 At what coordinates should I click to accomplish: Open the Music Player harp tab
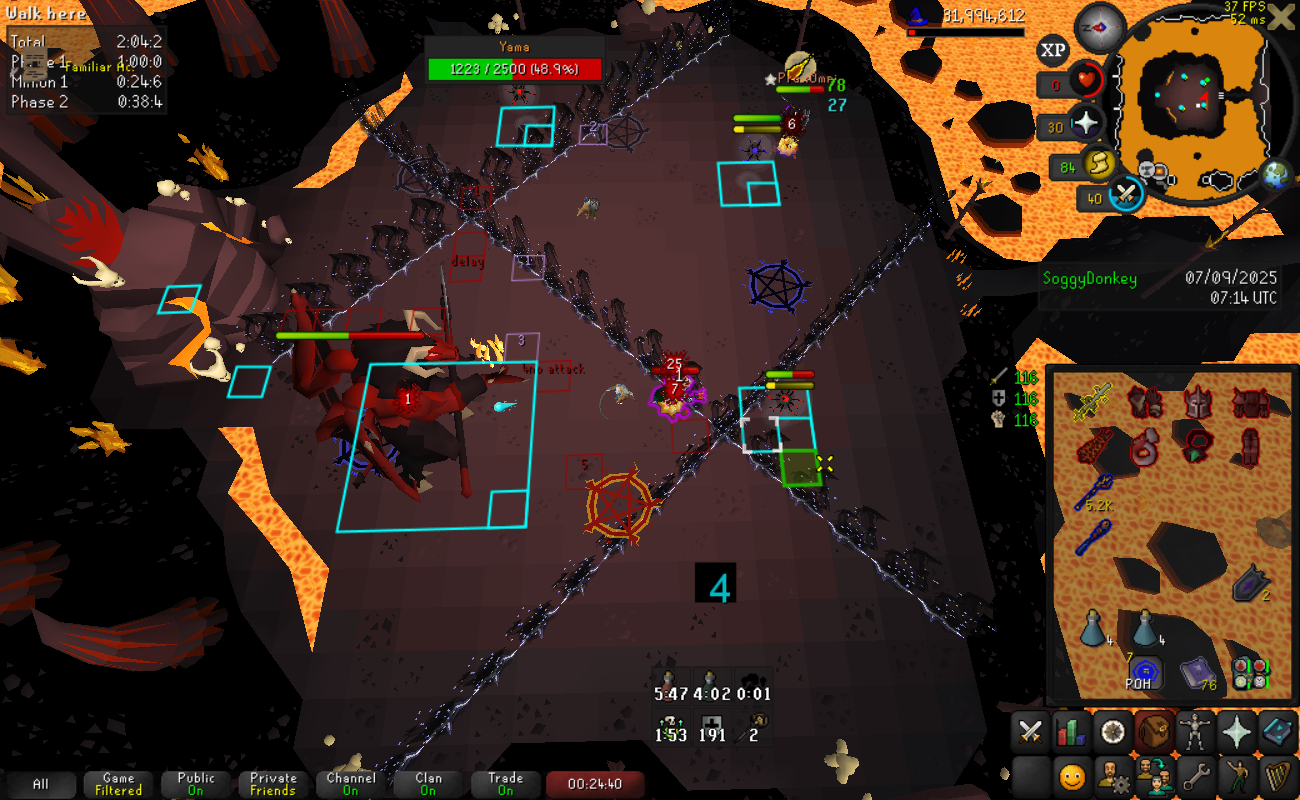coord(1277,775)
